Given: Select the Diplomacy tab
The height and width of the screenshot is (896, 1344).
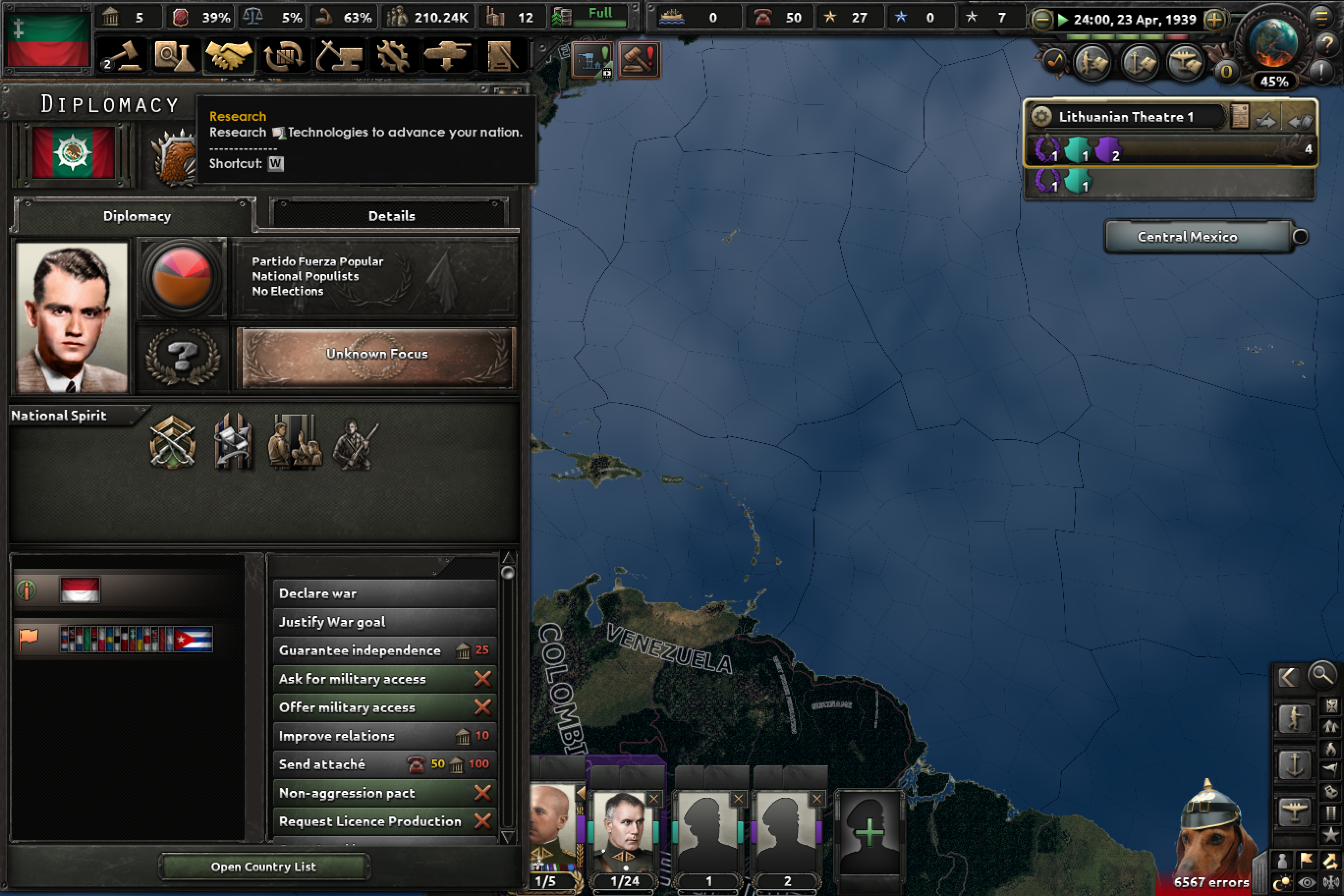Looking at the screenshot, I should pyautogui.click(x=137, y=216).
